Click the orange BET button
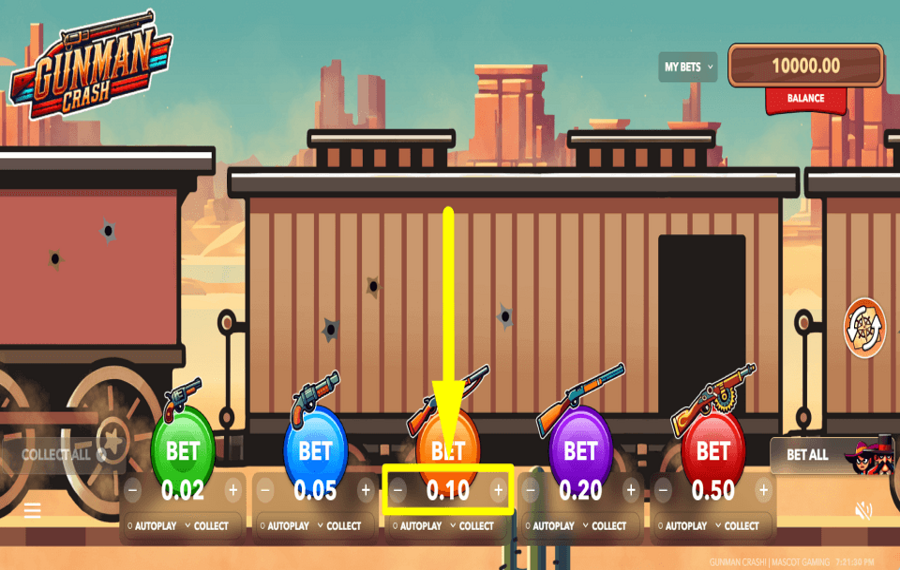The width and height of the screenshot is (900, 570). point(447,450)
